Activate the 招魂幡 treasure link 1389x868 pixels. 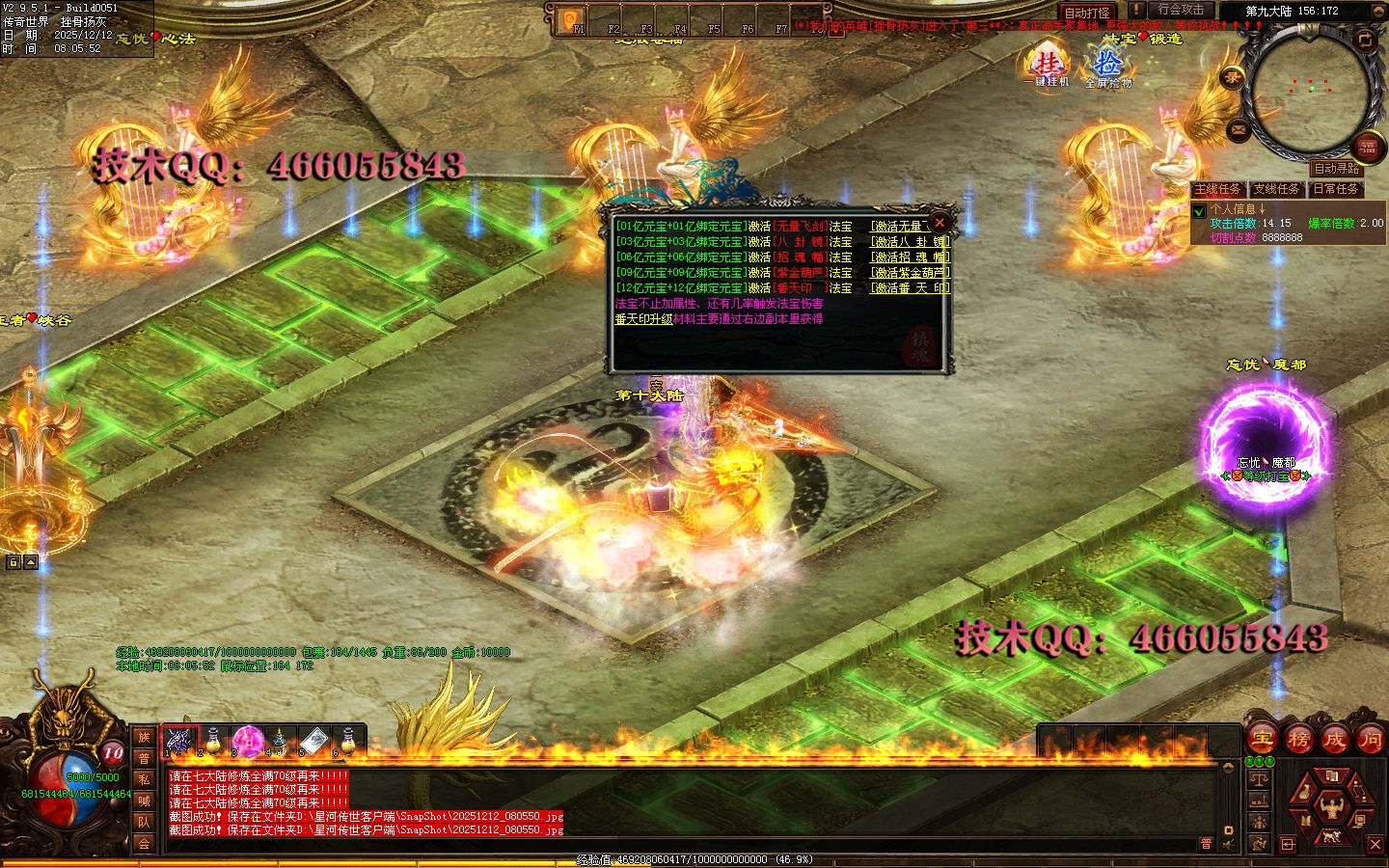(910, 258)
